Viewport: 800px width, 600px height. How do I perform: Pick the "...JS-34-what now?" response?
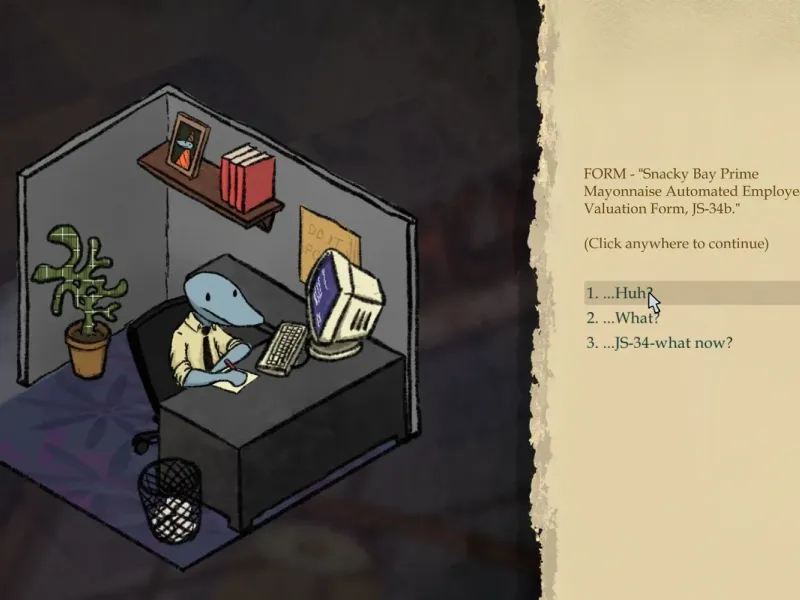pos(667,343)
